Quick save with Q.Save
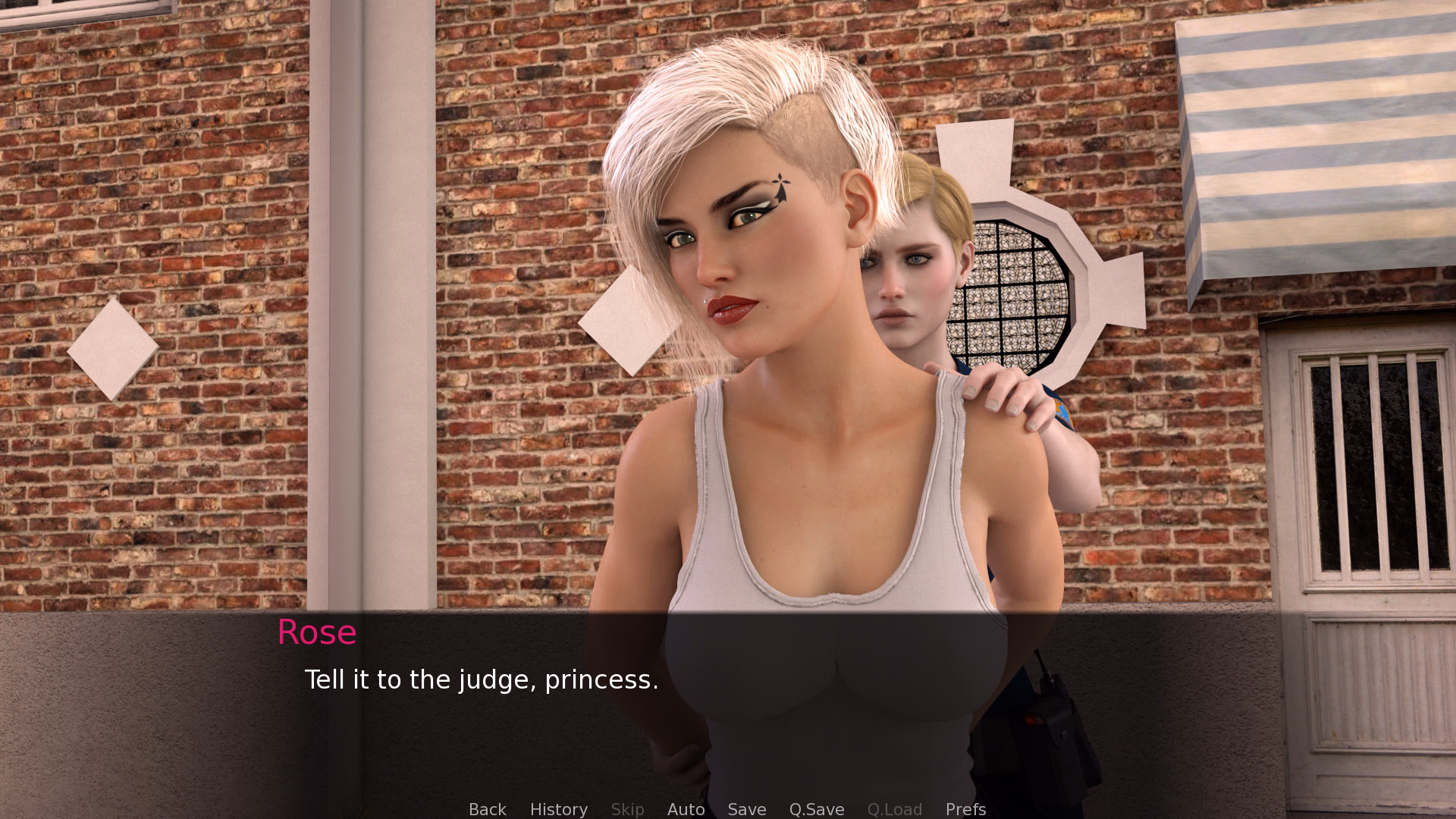Viewport: 1456px width, 819px height. [816, 809]
